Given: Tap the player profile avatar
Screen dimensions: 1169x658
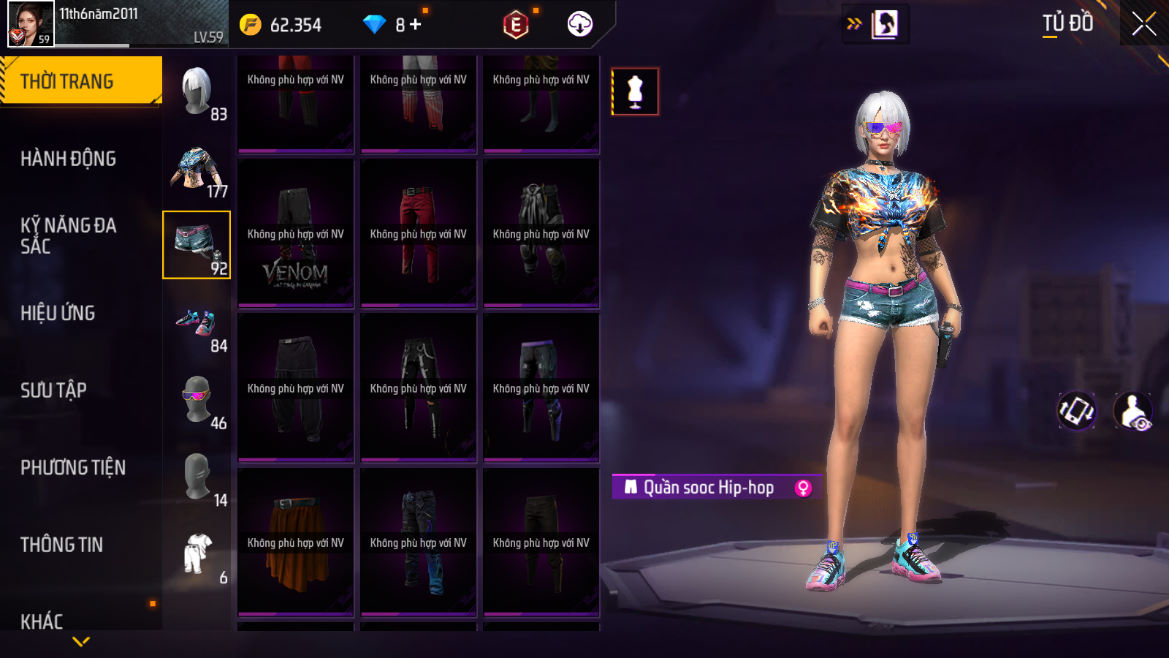Looking at the screenshot, I should 31,23.
